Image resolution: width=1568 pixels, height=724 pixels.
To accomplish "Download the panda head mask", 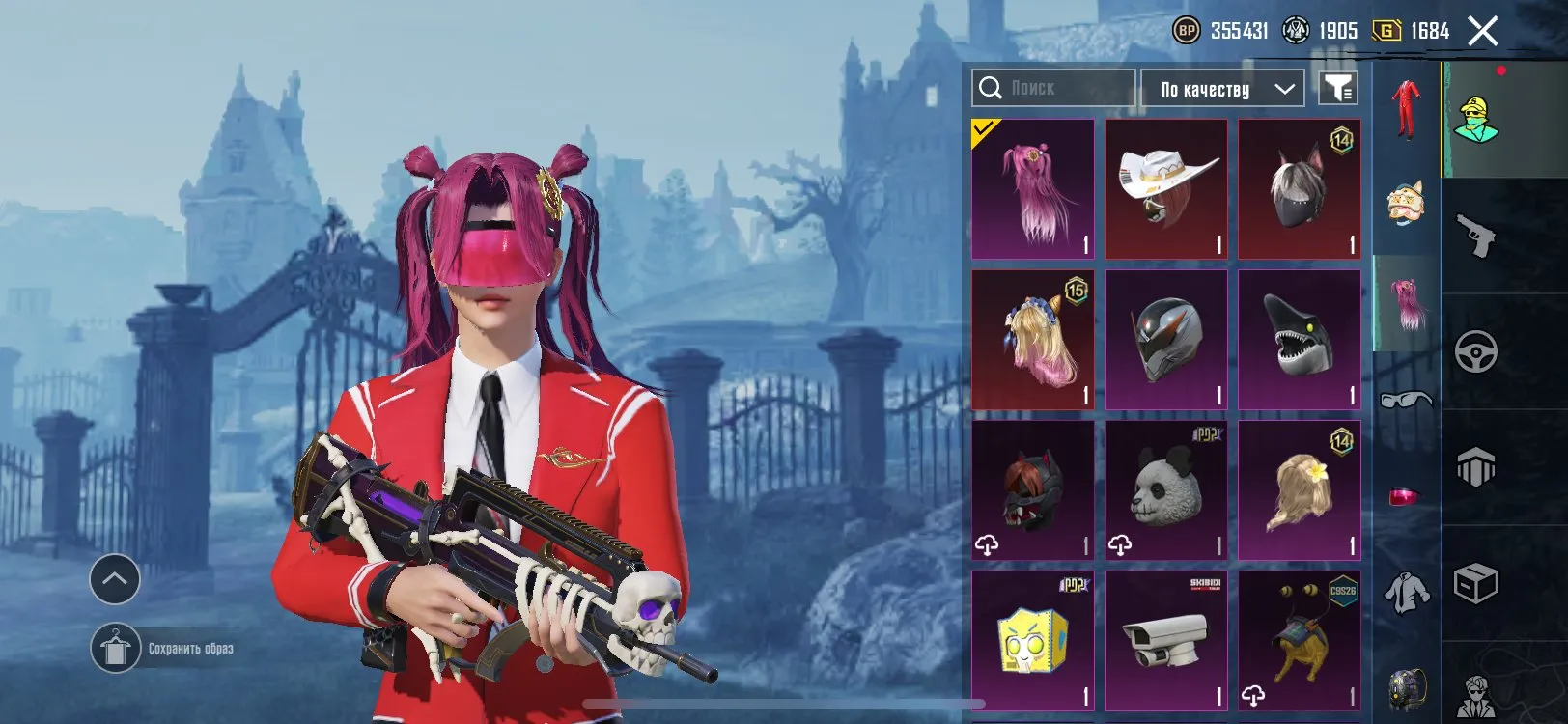I will pyautogui.click(x=1121, y=543).
